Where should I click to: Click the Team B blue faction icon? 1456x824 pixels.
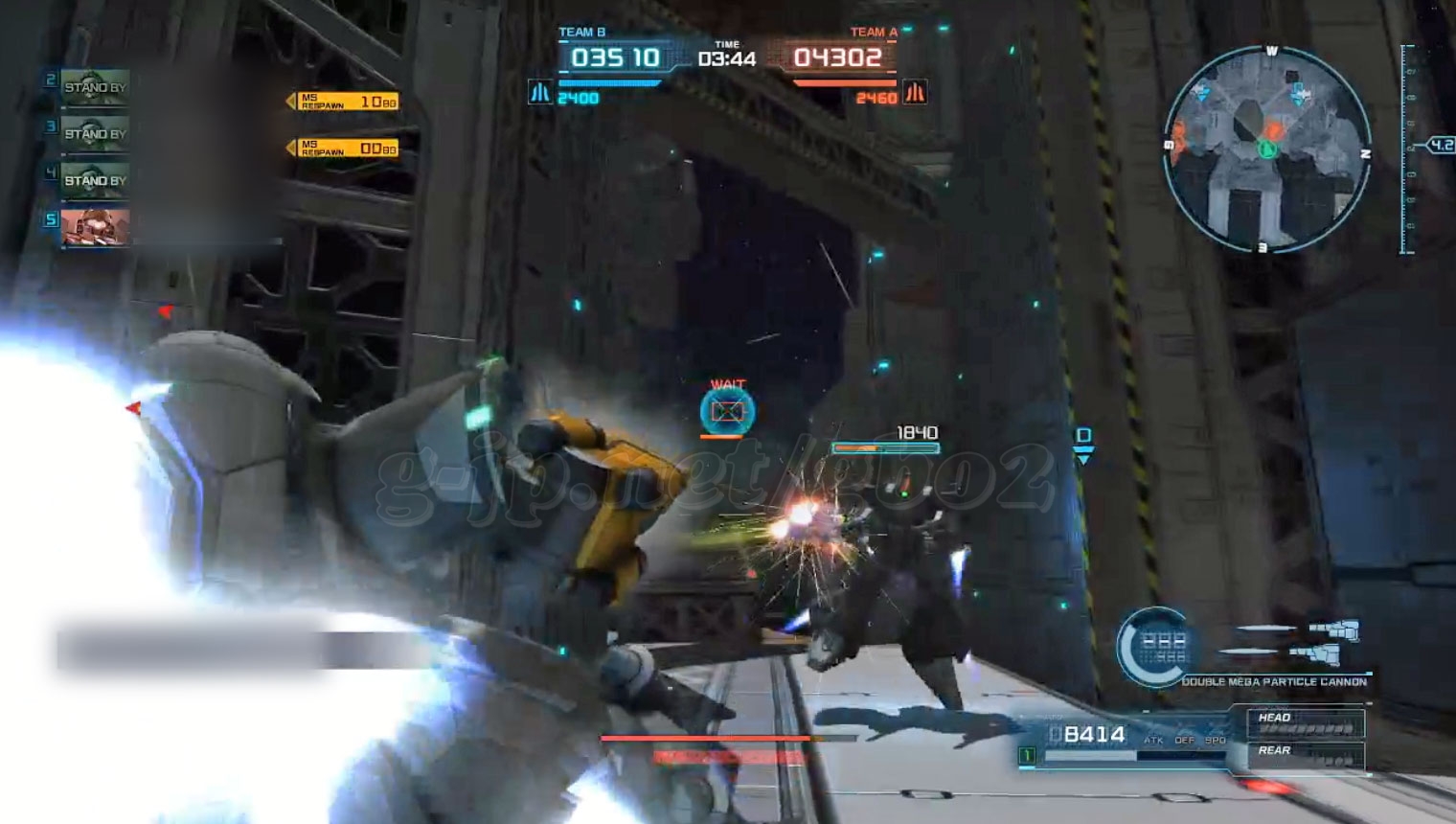(540, 93)
